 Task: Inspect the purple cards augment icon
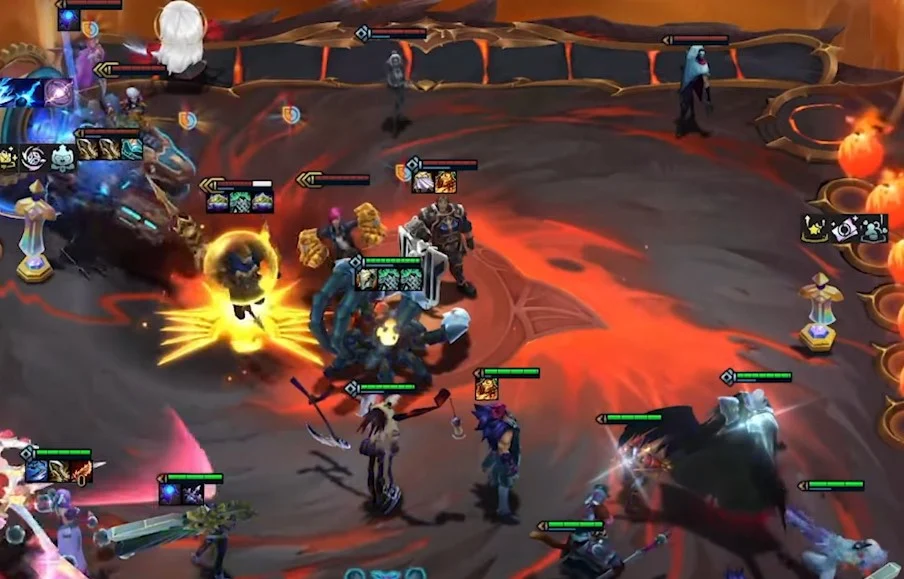[x=846, y=229]
